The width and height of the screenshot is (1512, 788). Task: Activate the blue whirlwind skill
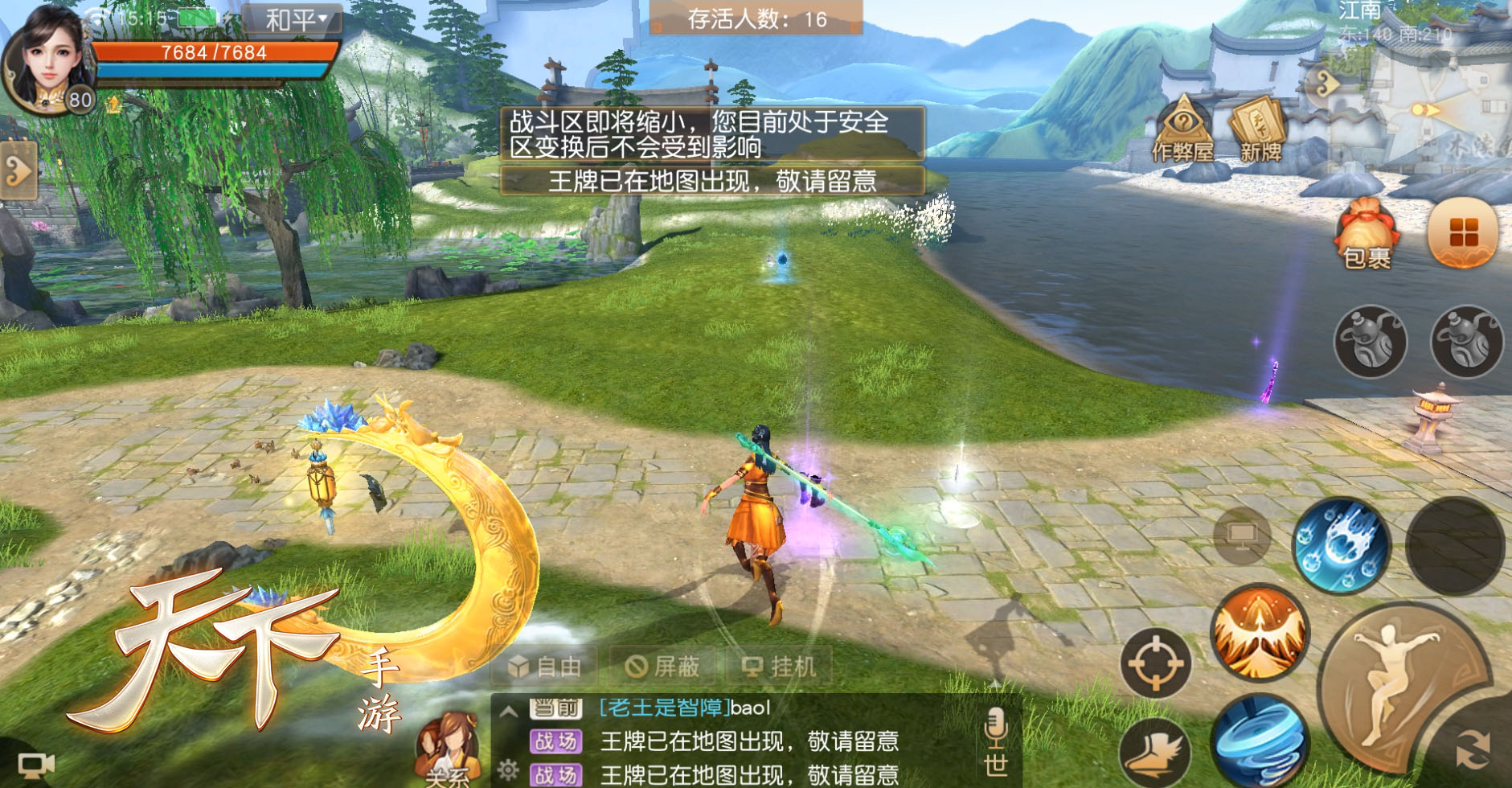coord(1259,741)
